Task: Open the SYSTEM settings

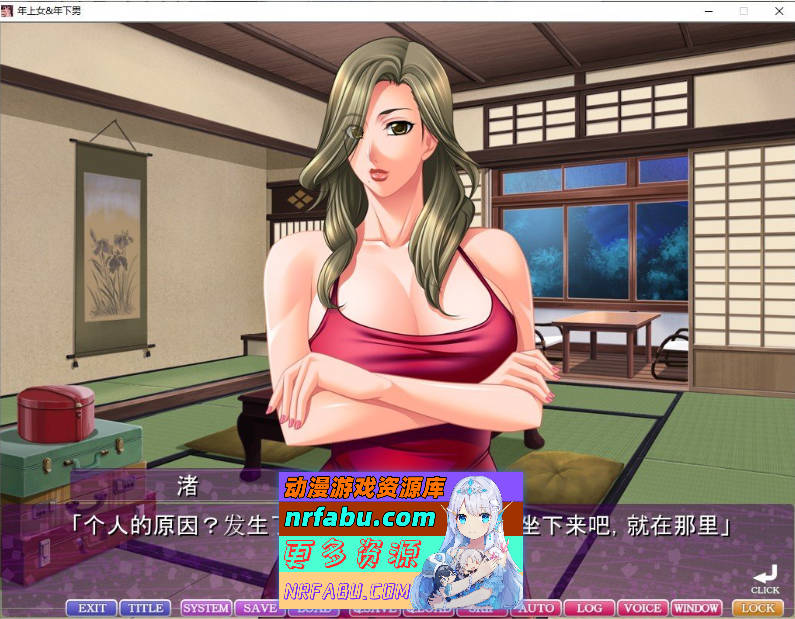Action: tap(206, 608)
